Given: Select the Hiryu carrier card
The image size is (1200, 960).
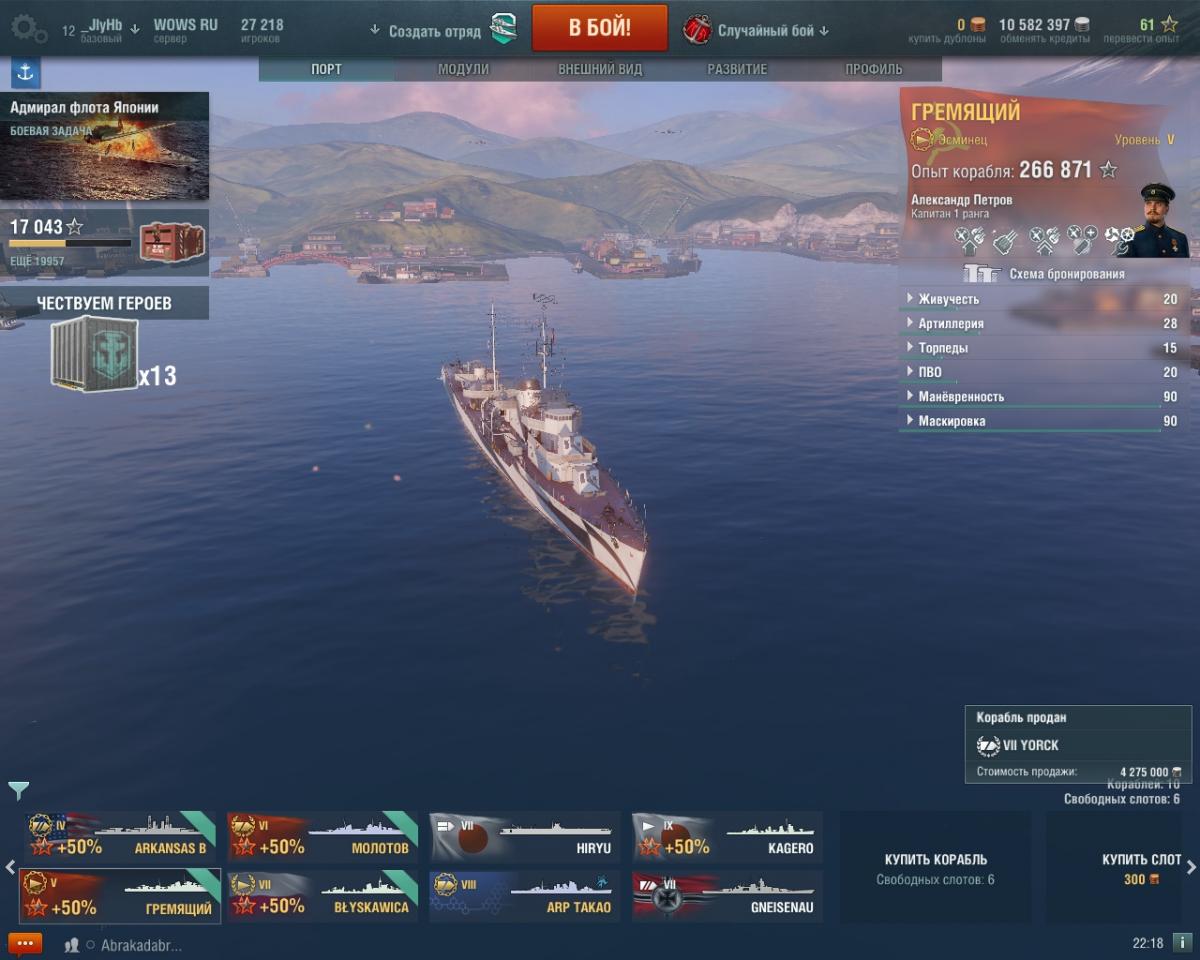Looking at the screenshot, I should tap(524, 837).
